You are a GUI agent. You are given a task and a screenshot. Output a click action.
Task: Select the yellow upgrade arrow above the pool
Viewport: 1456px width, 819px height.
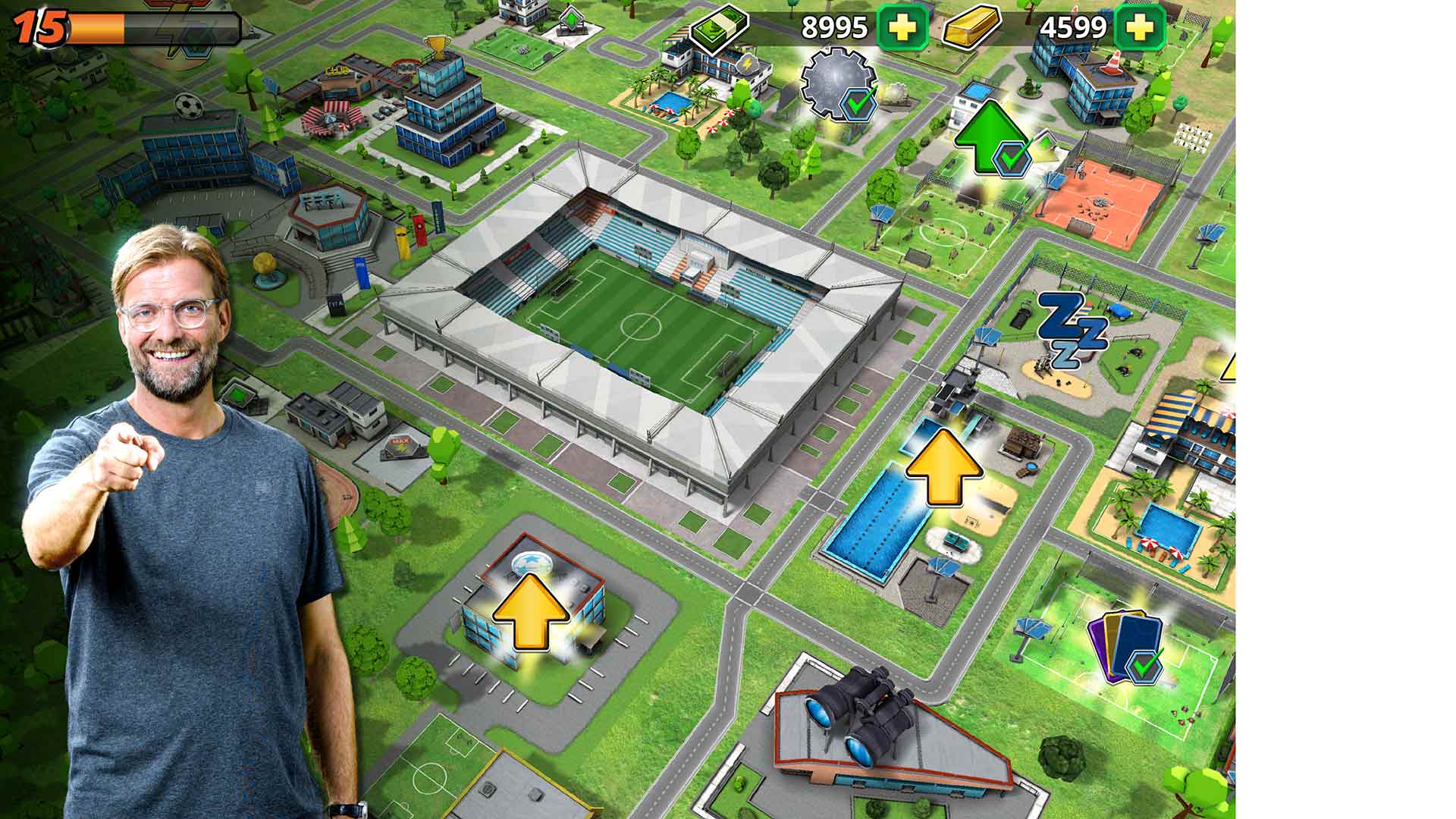pos(943,468)
